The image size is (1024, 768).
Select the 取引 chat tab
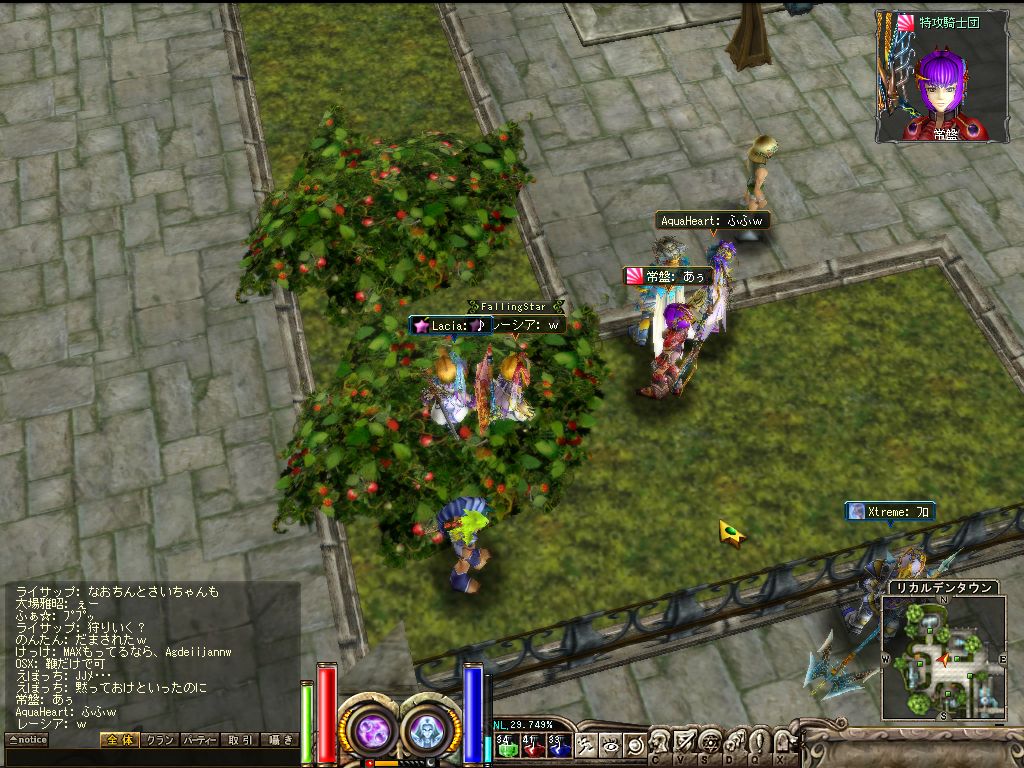tap(239, 740)
